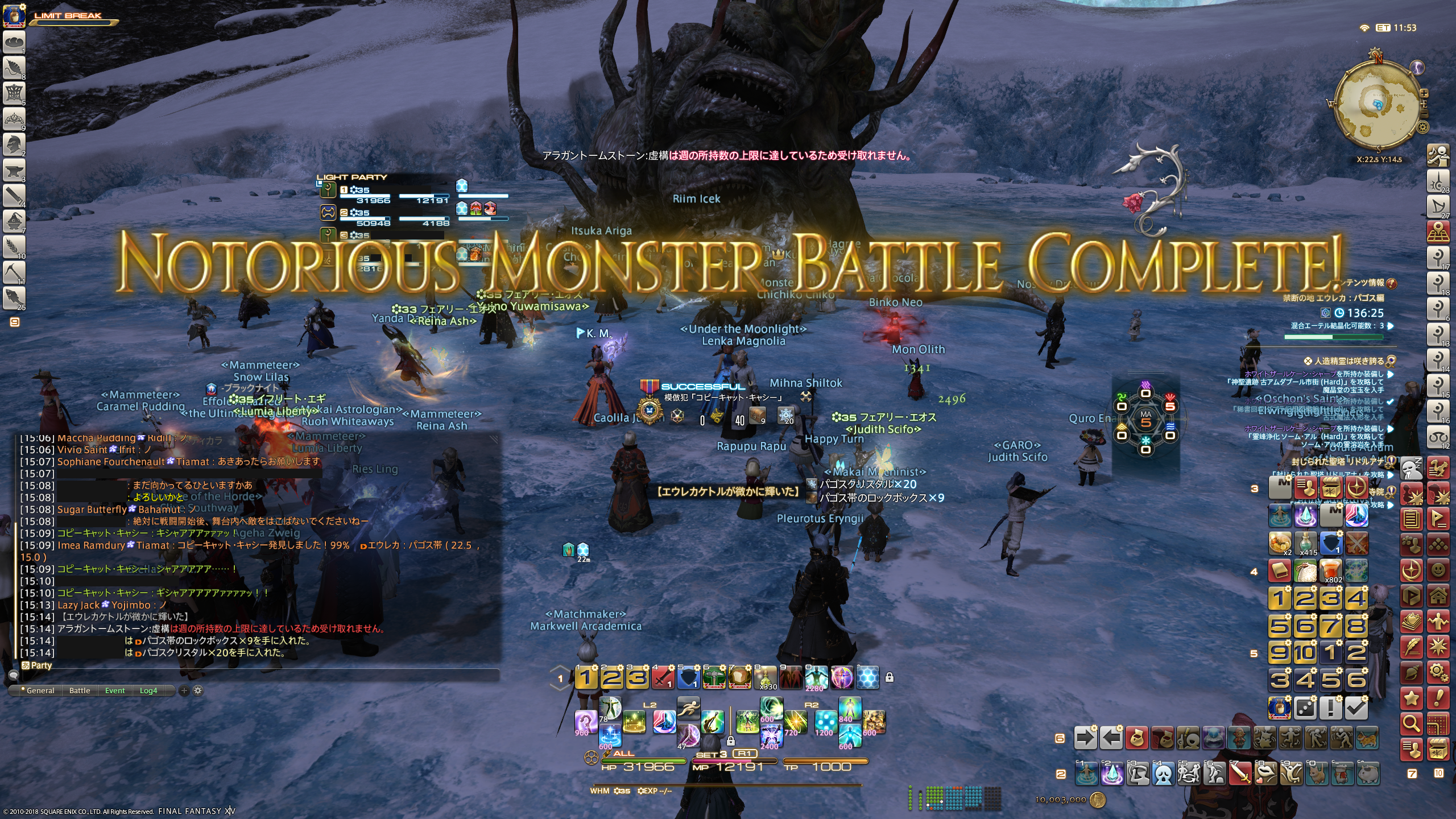Open chat log settings gear

[x=198, y=690]
